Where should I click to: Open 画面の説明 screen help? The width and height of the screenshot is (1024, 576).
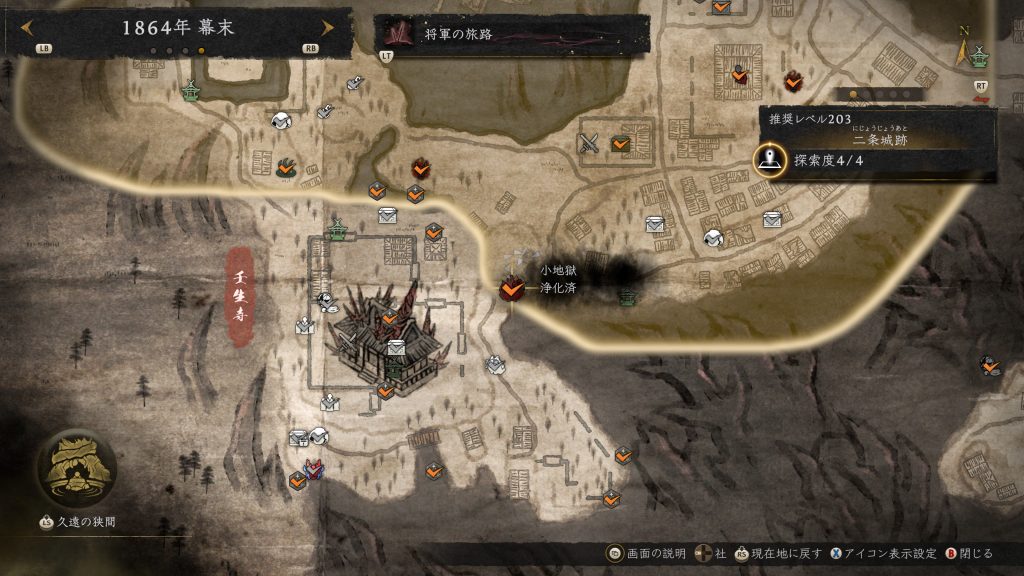click(649, 553)
